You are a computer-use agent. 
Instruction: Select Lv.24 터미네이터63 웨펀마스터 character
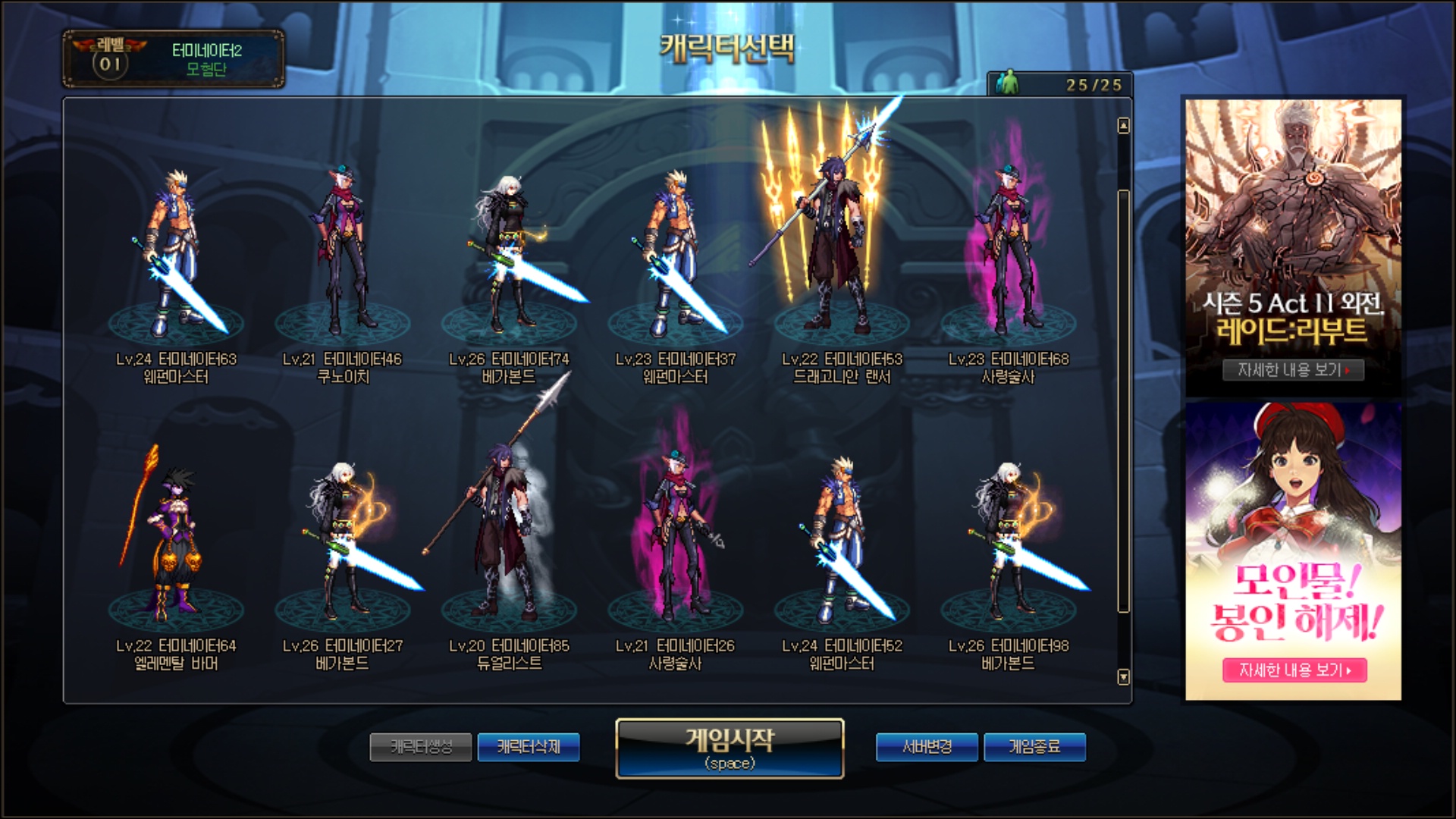pos(176,258)
